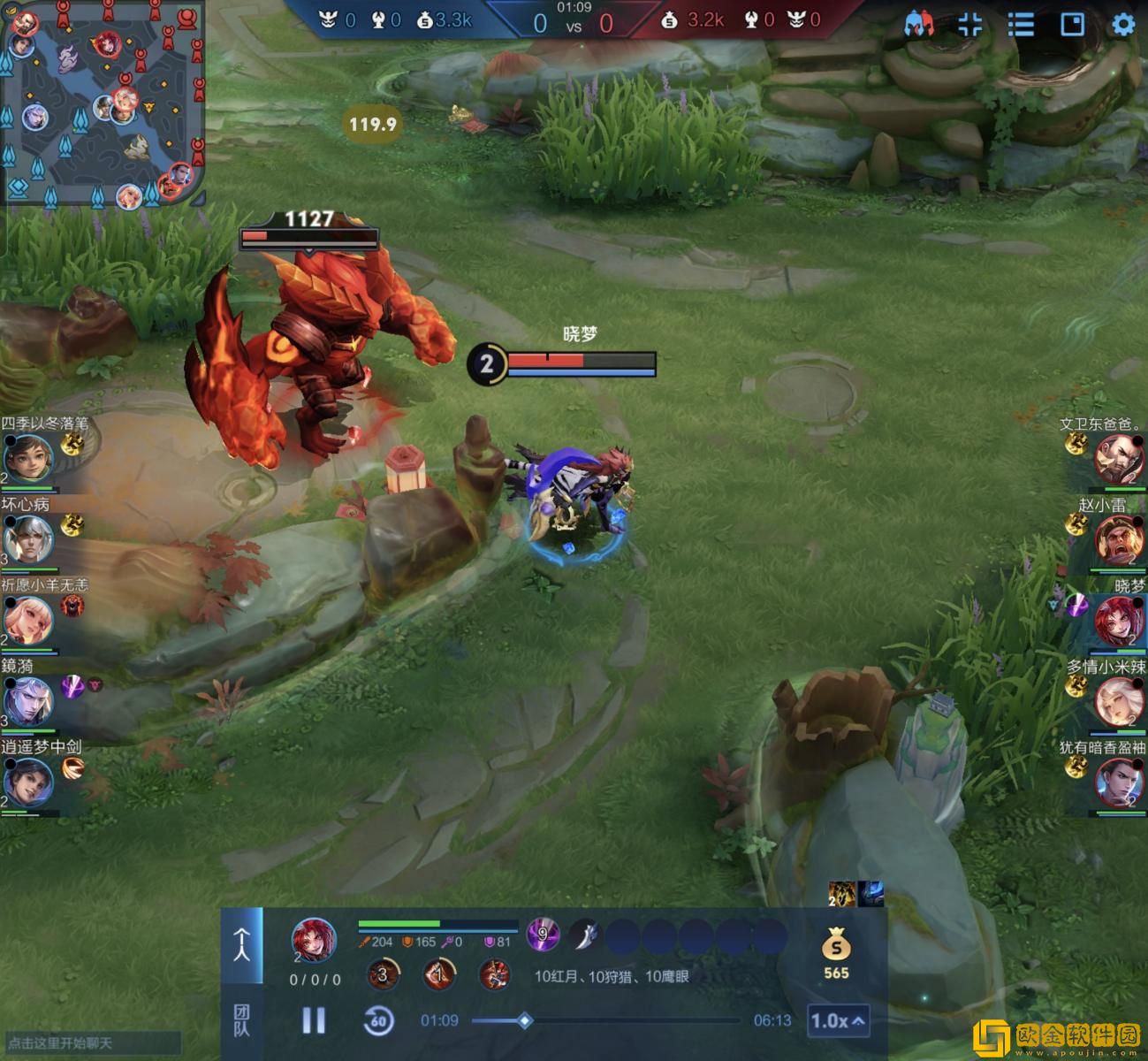Select player 鏡漪's portrait
Image resolution: width=1148 pixels, height=1061 pixels.
(28, 701)
